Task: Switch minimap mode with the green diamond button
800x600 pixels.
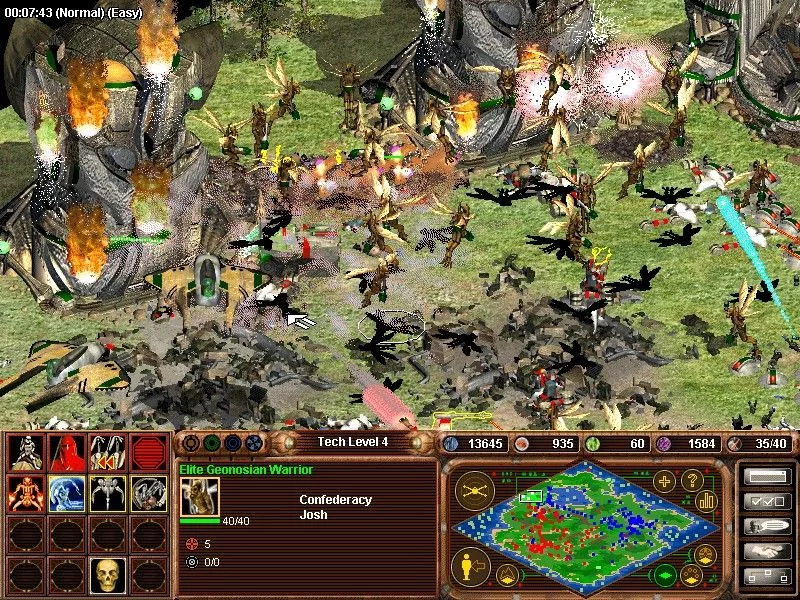Action: click(x=664, y=575)
